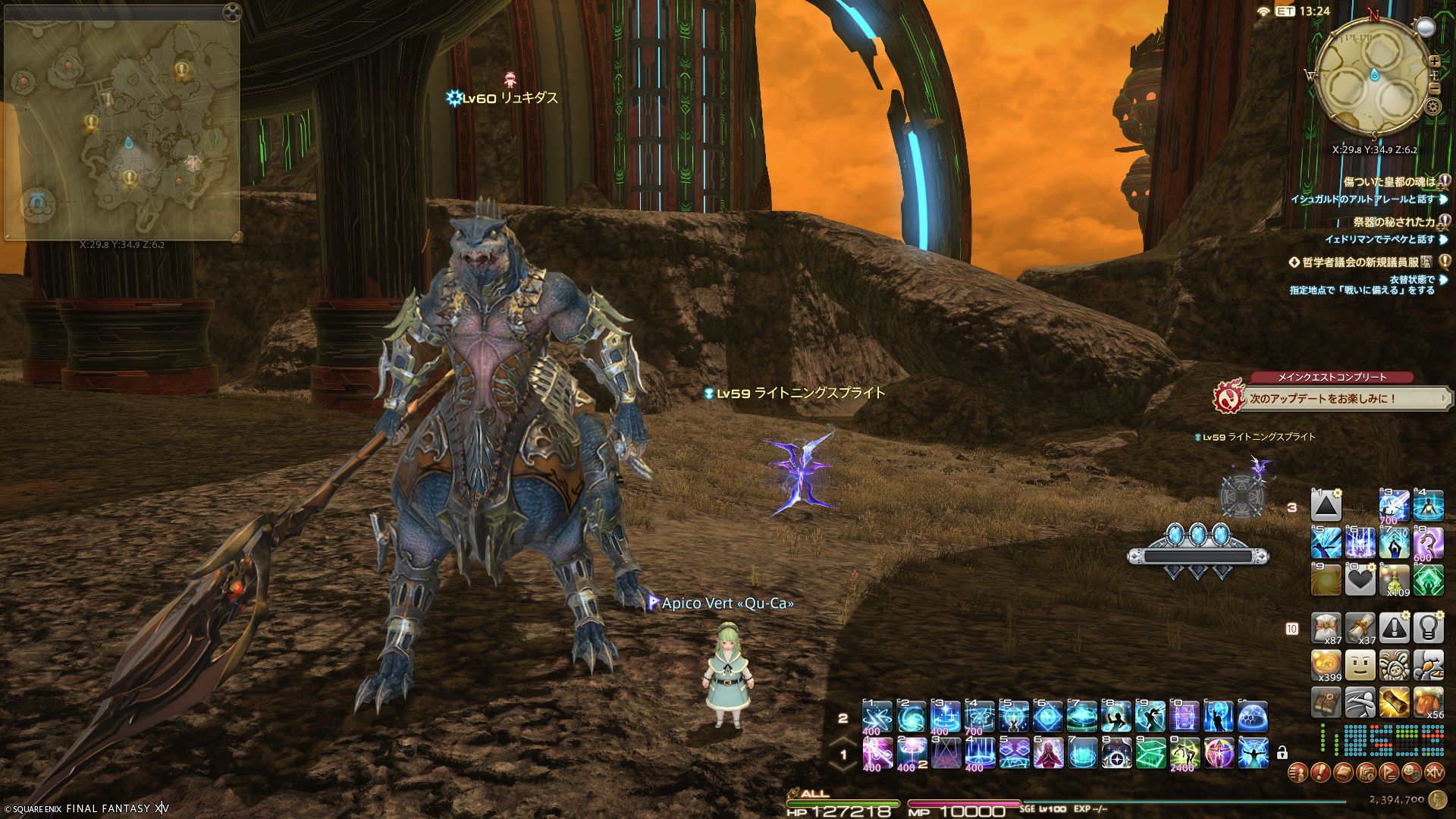Zoom out the minimap with minus button
Viewport: 1456px width, 819px height.
coord(1434,89)
